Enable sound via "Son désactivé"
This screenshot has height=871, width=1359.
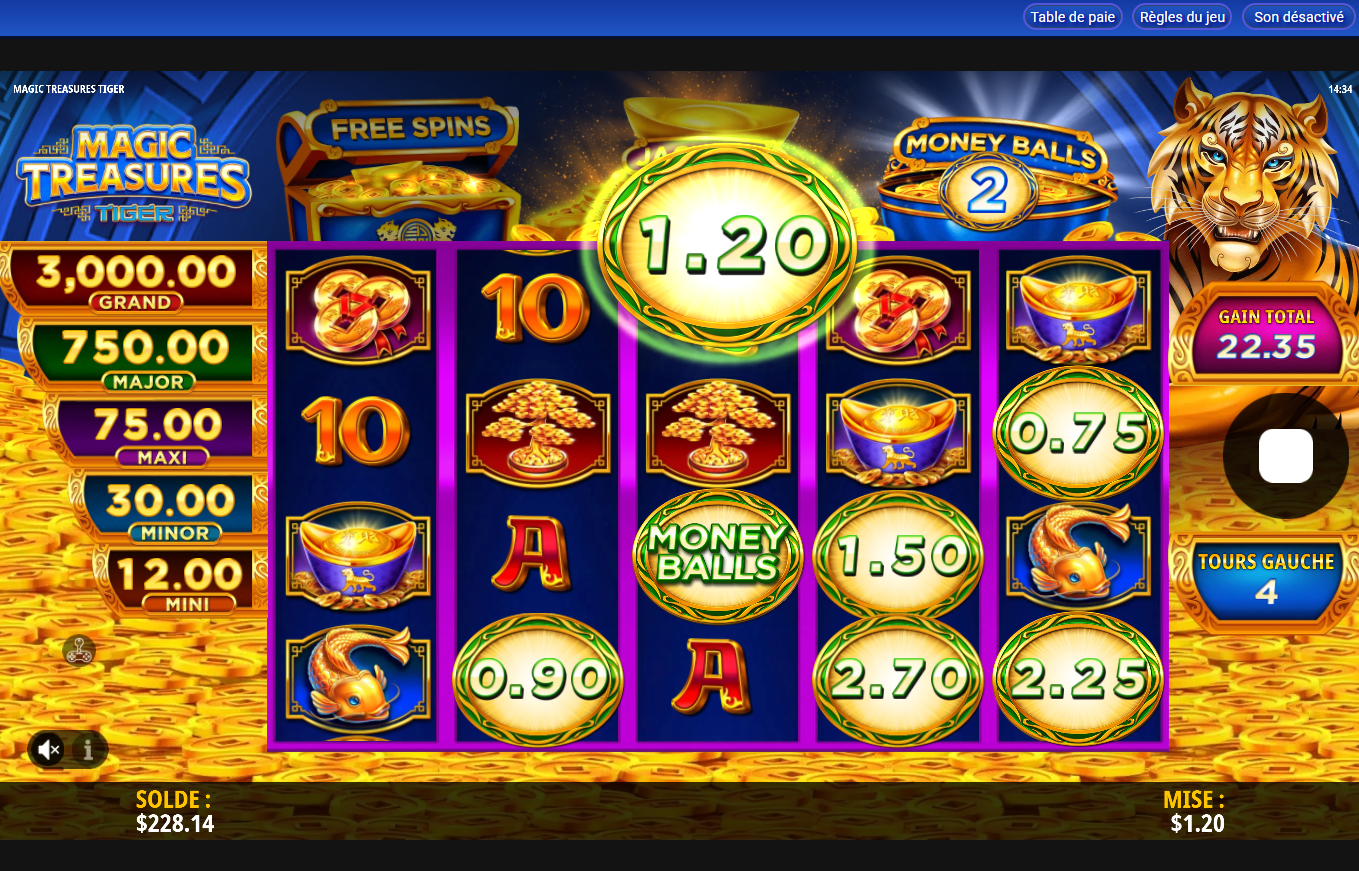coord(1297,16)
